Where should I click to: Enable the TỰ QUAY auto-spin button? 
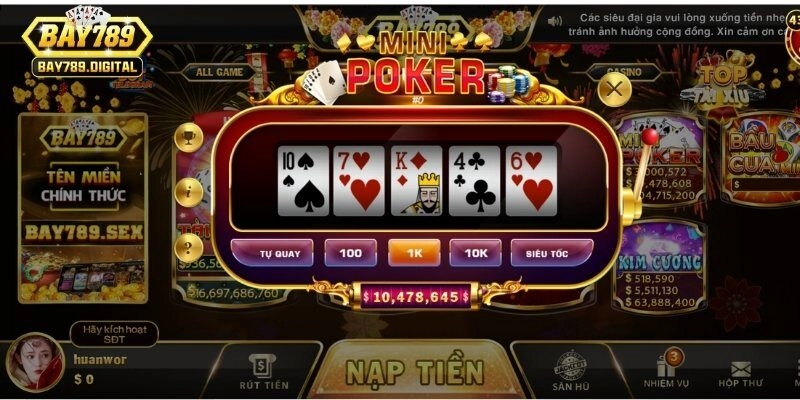click(x=272, y=253)
